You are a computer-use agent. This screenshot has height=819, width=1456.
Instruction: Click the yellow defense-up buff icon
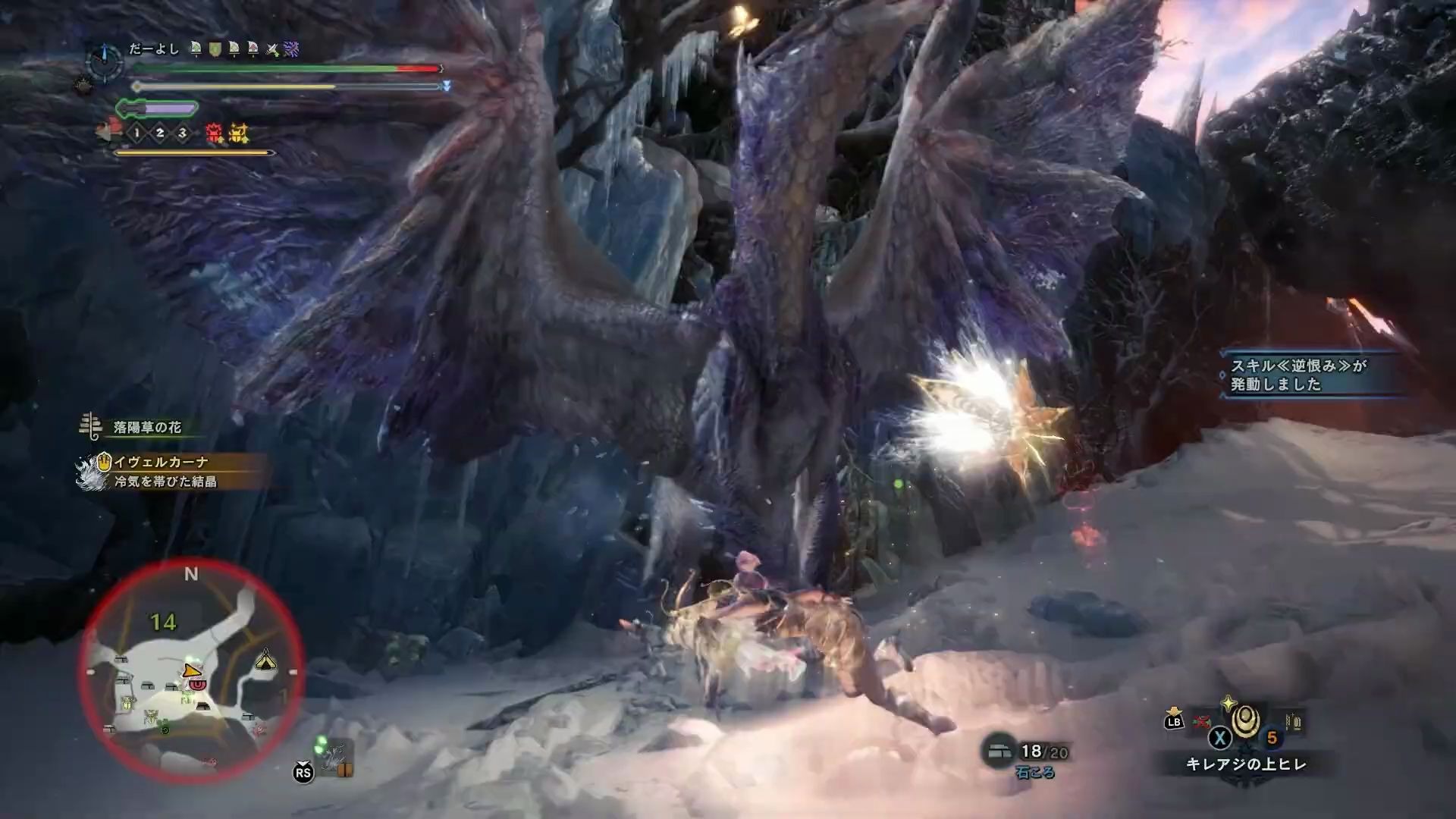point(239,134)
